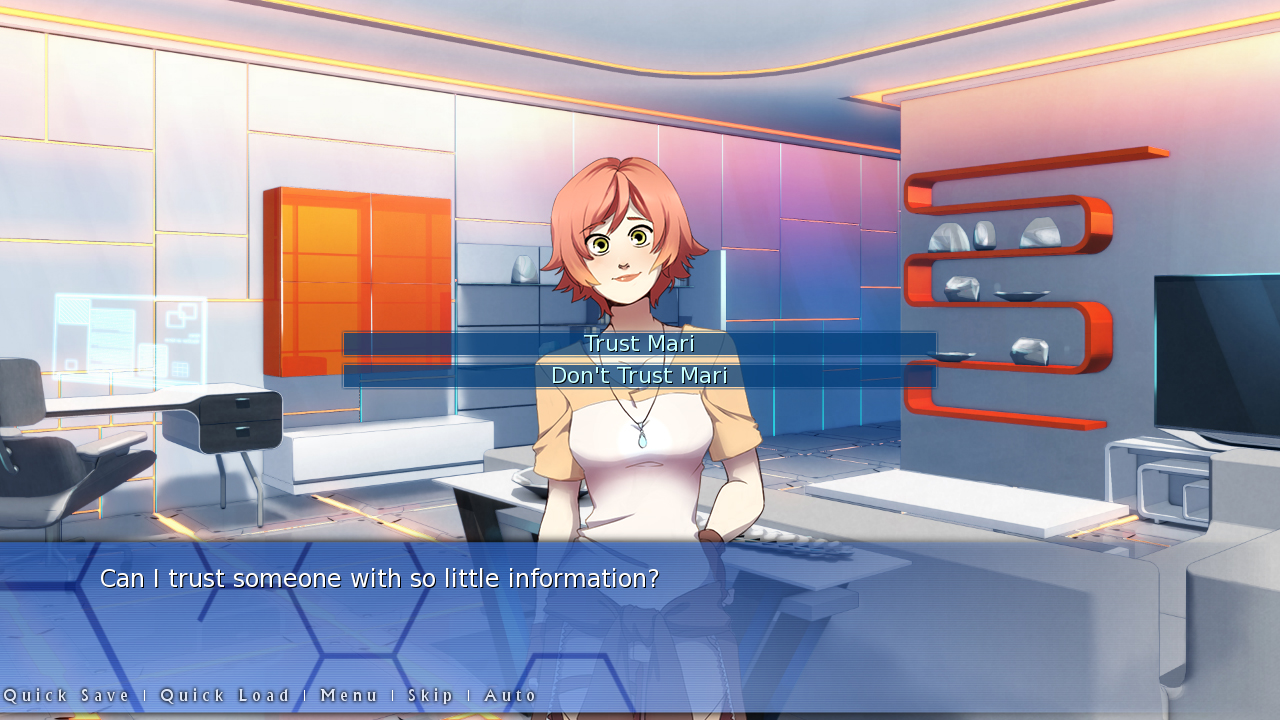This screenshot has width=1280, height=720.
Task: Select the "Trust Mari" choice
Action: [639, 343]
